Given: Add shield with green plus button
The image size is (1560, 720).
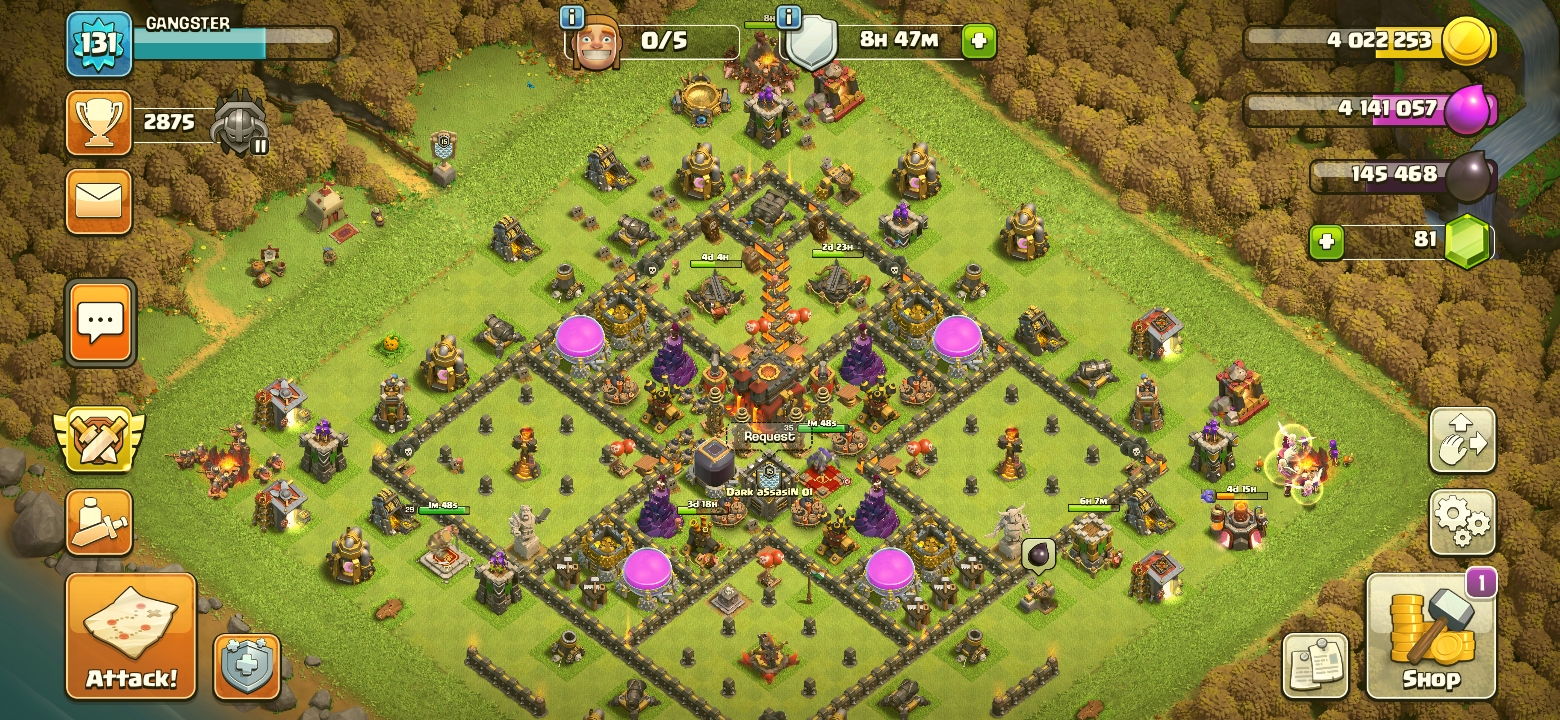Looking at the screenshot, I should click(978, 41).
